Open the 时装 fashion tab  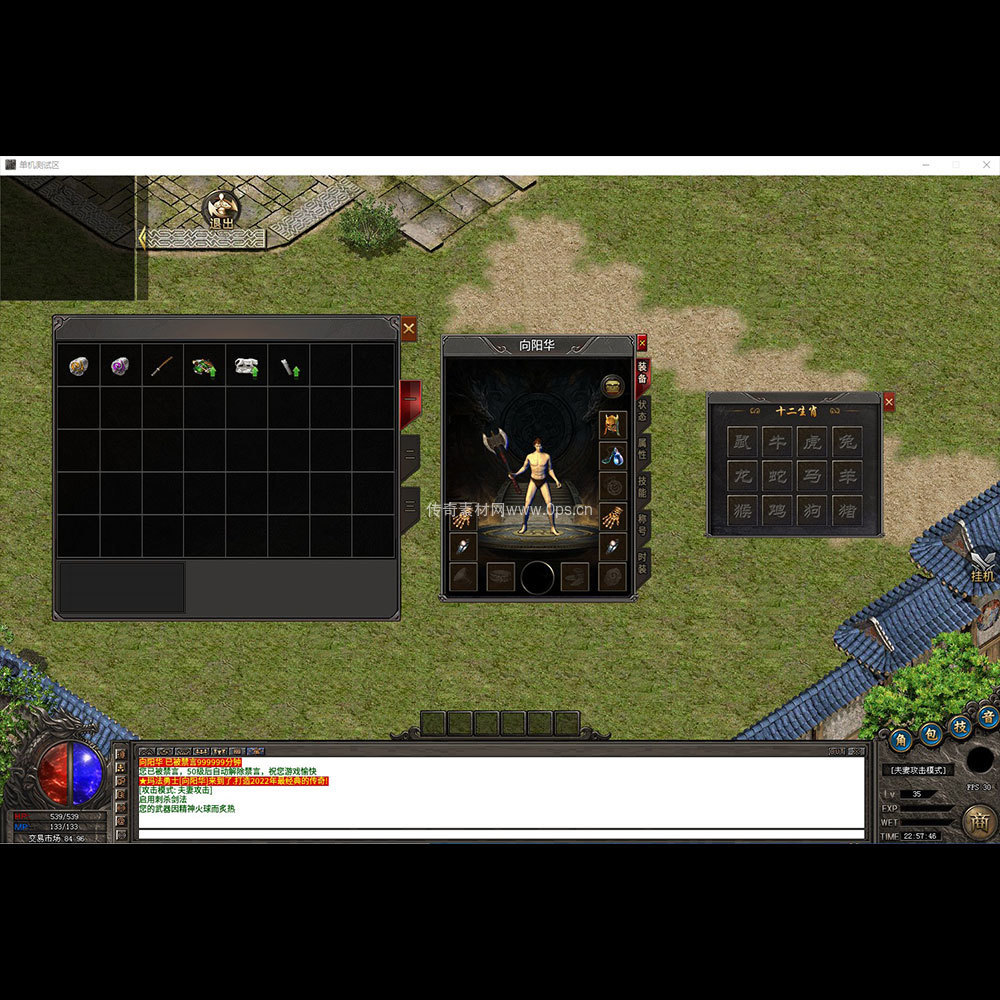pyautogui.click(x=643, y=562)
